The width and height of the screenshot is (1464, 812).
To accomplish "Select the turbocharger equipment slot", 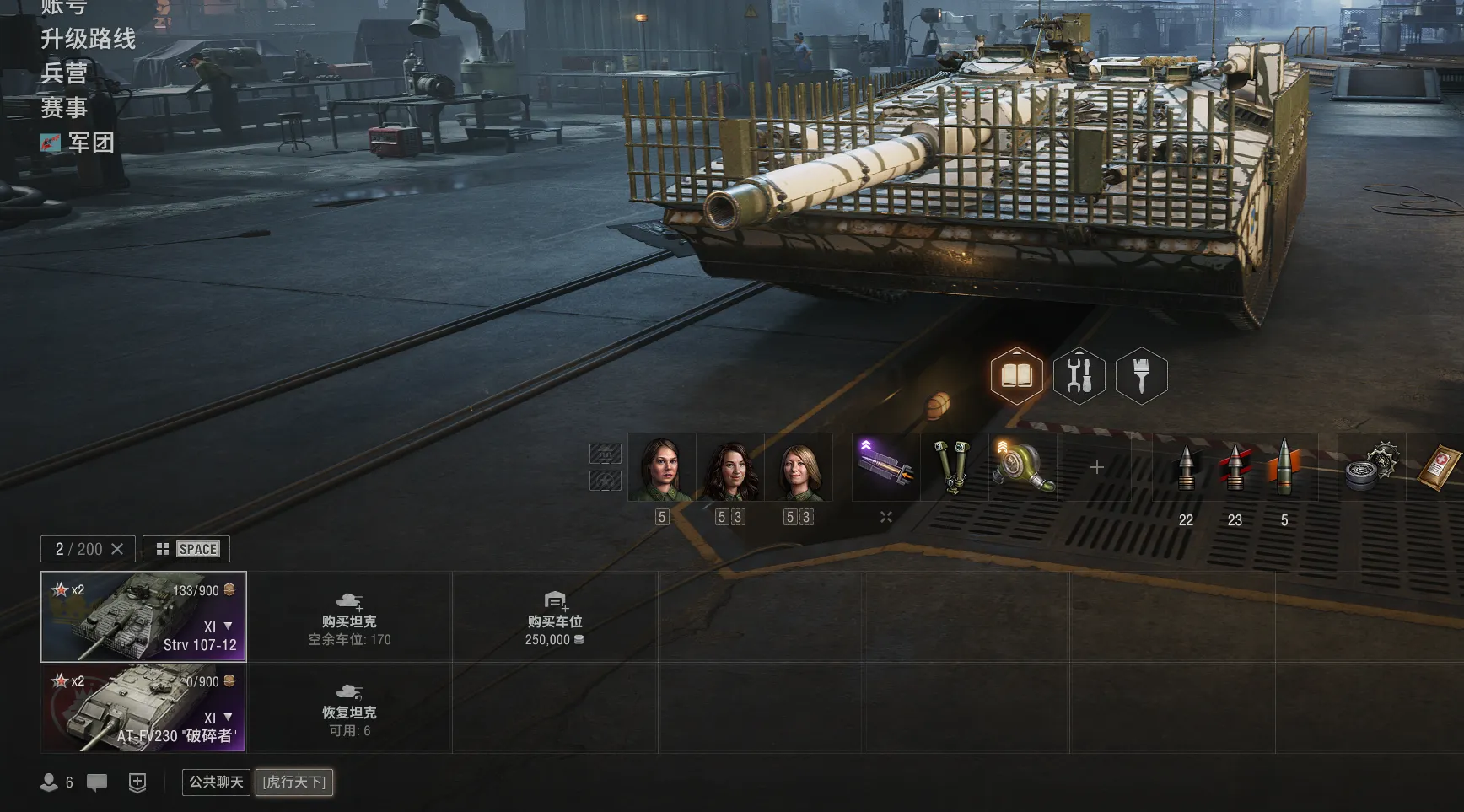I will coord(1023,467).
